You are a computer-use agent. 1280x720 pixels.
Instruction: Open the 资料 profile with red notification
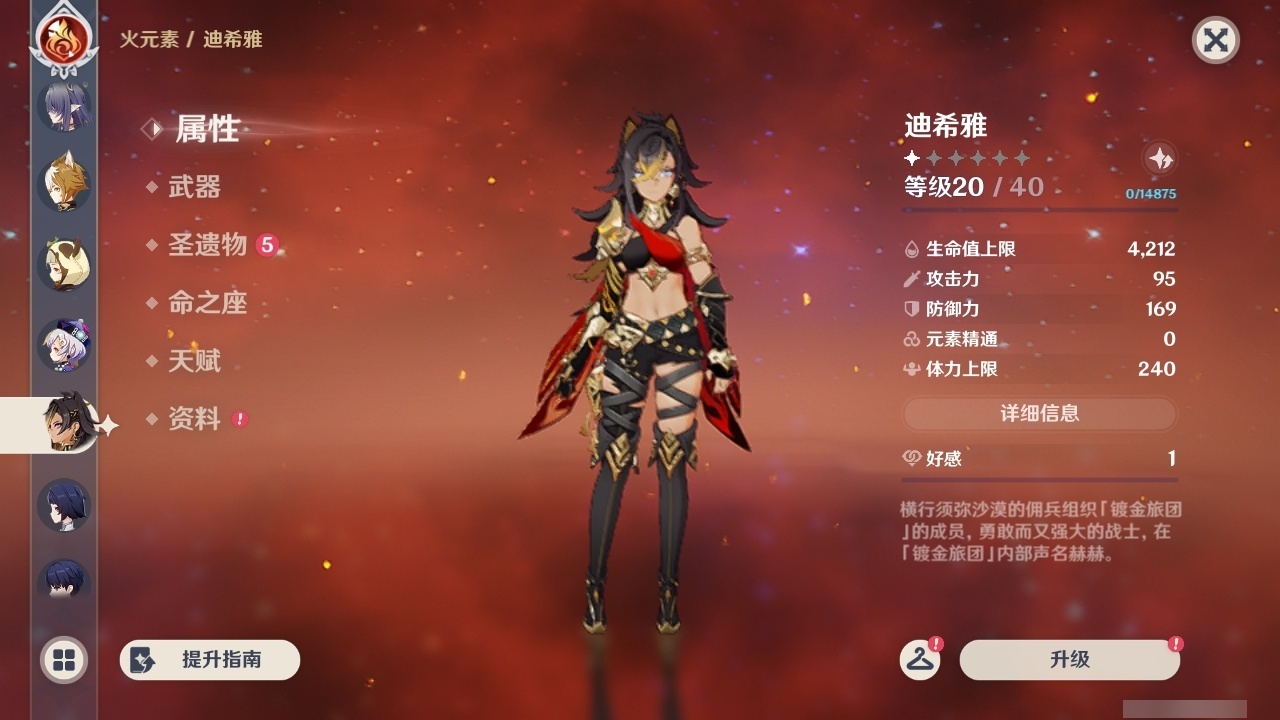pyautogui.click(x=198, y=420)
